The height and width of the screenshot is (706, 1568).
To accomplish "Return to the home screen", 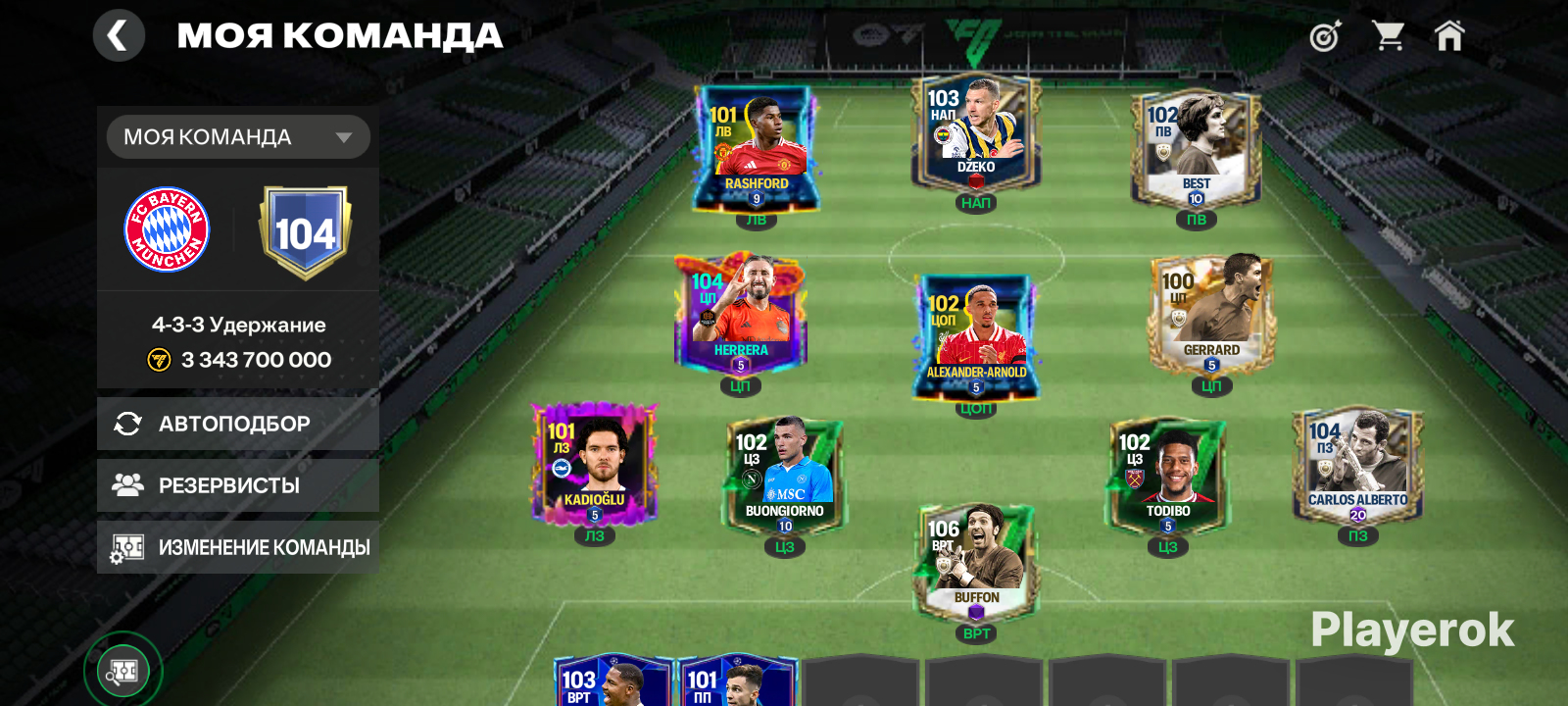I will click(1448, 36).
